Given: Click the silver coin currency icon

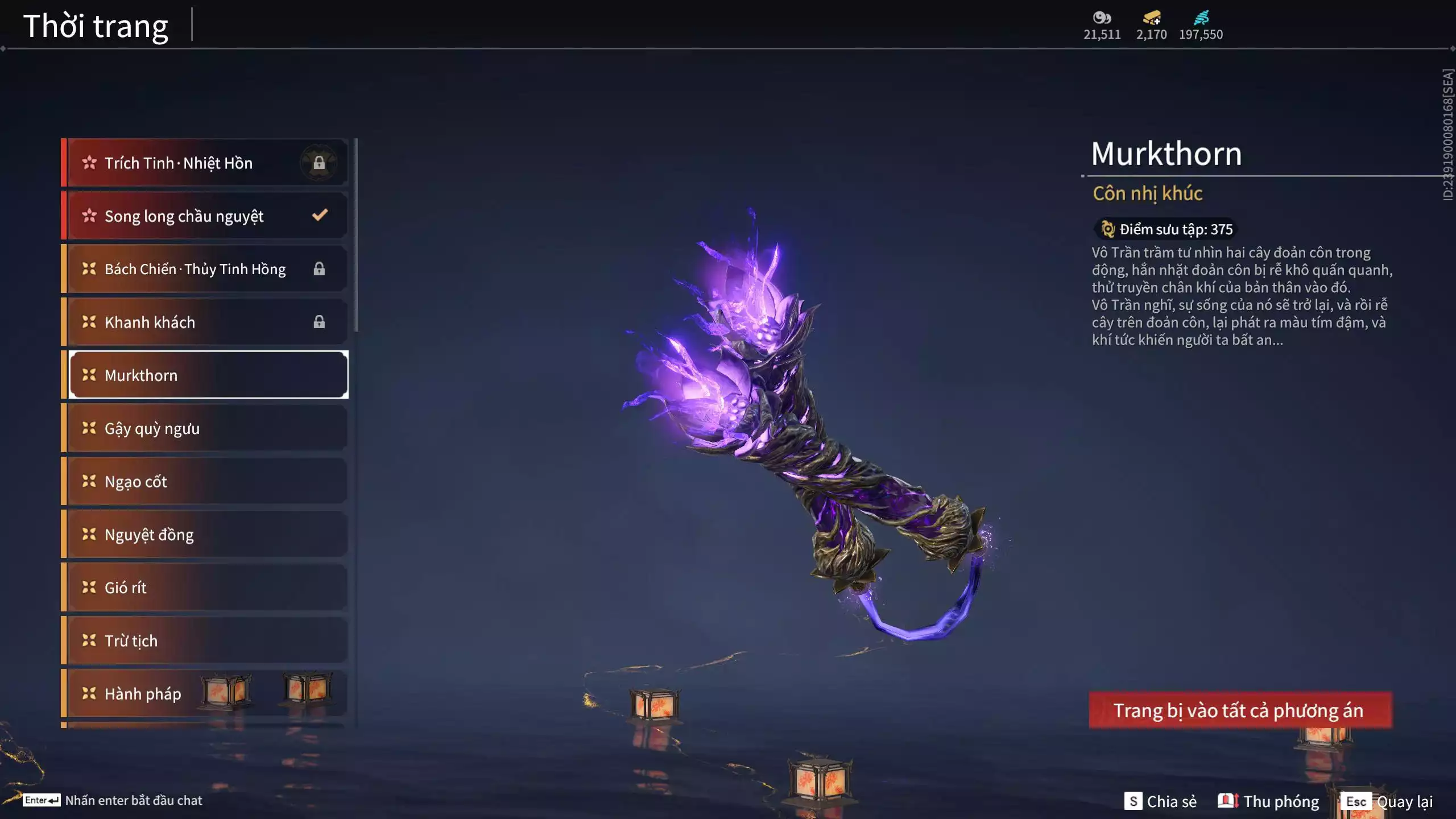Looking at the screenshot, I should pos(1102,18).
